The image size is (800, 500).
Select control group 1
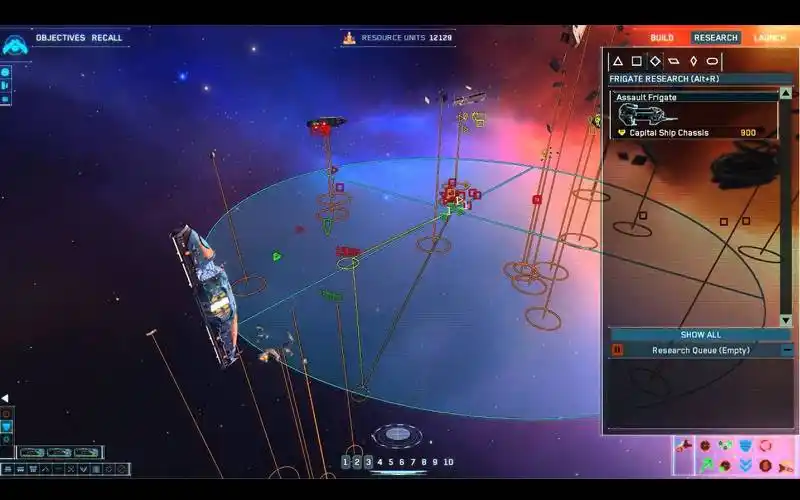click(x=346, y=462)
